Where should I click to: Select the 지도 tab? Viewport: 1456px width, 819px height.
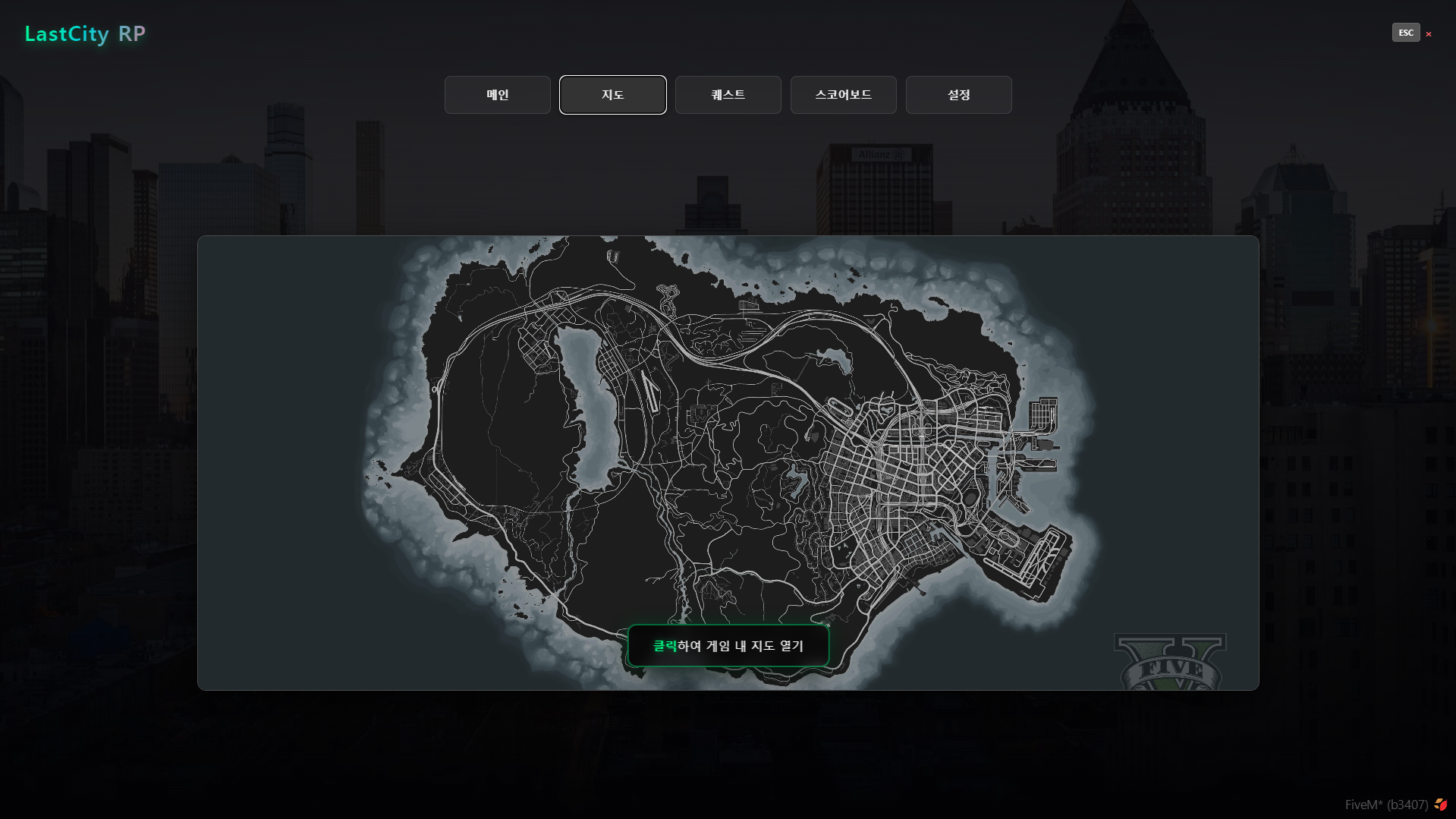point(613,95)
